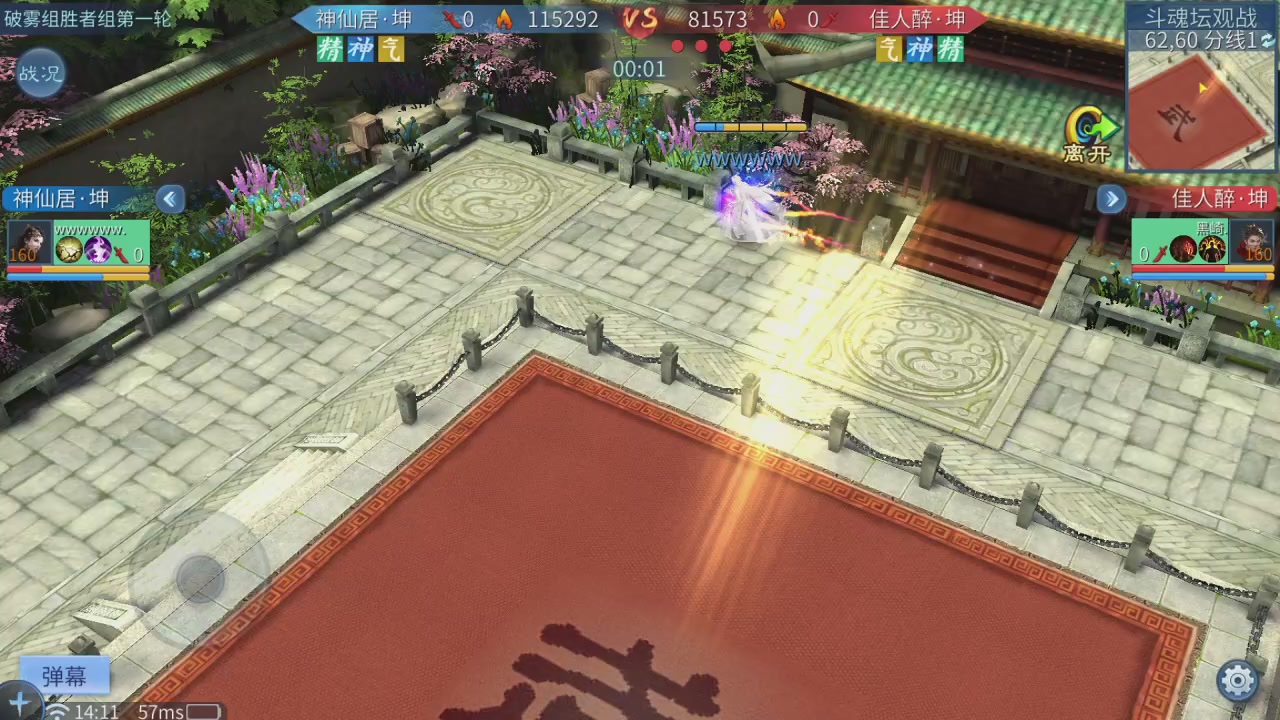Select the purple buff icon on www's bar
This screenshot has height=720, width=1280.
tap(97, 250)
